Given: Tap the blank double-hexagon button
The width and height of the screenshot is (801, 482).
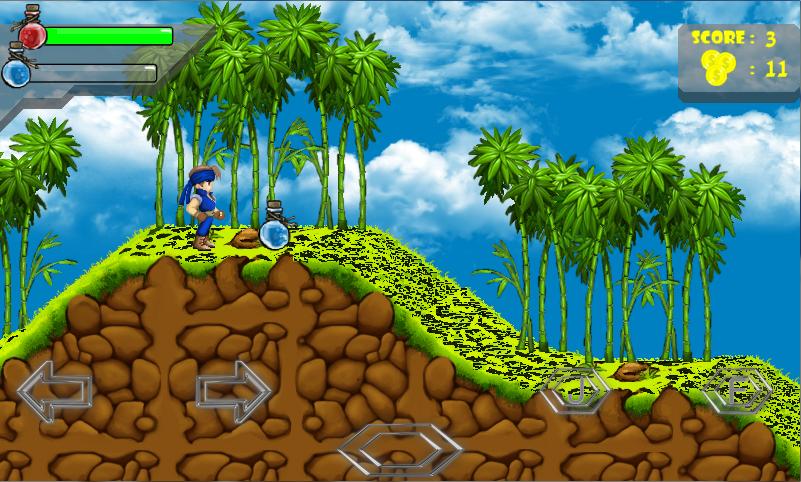Looking at the screenshot, I should 399,449.
